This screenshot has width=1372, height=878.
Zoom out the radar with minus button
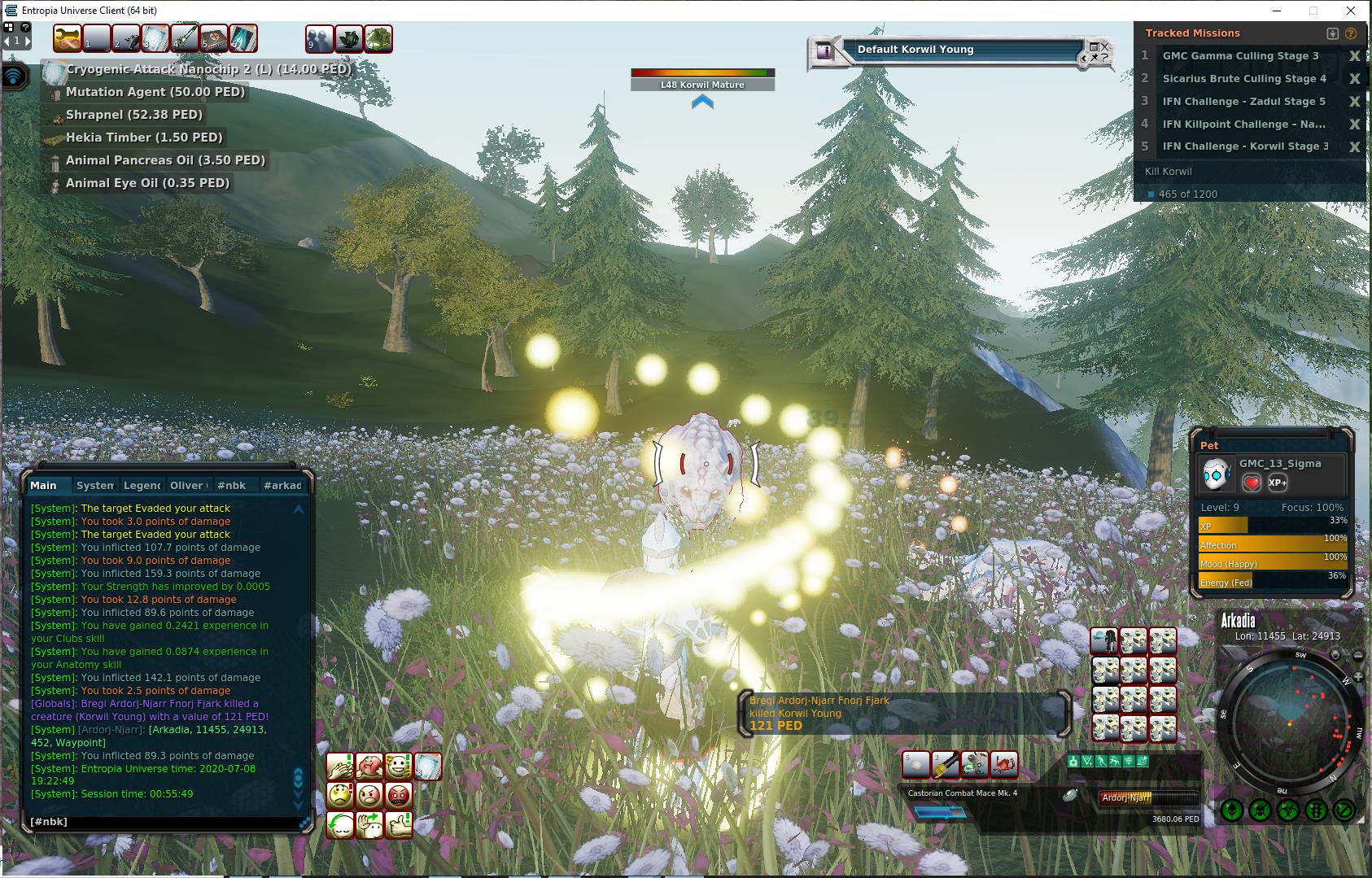click(1357, 656)
